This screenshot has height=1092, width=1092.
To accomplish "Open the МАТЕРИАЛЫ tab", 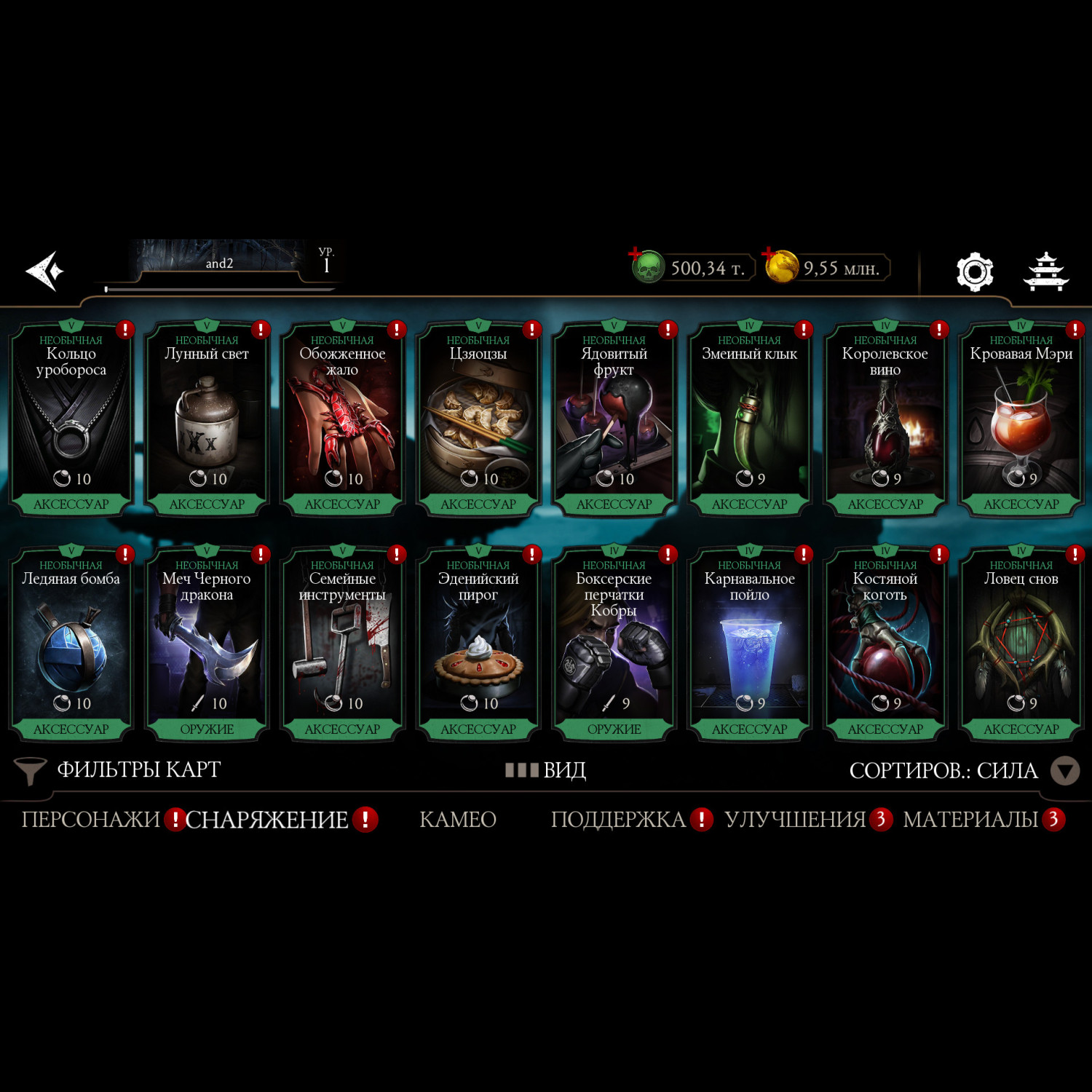I will [970, 820].
